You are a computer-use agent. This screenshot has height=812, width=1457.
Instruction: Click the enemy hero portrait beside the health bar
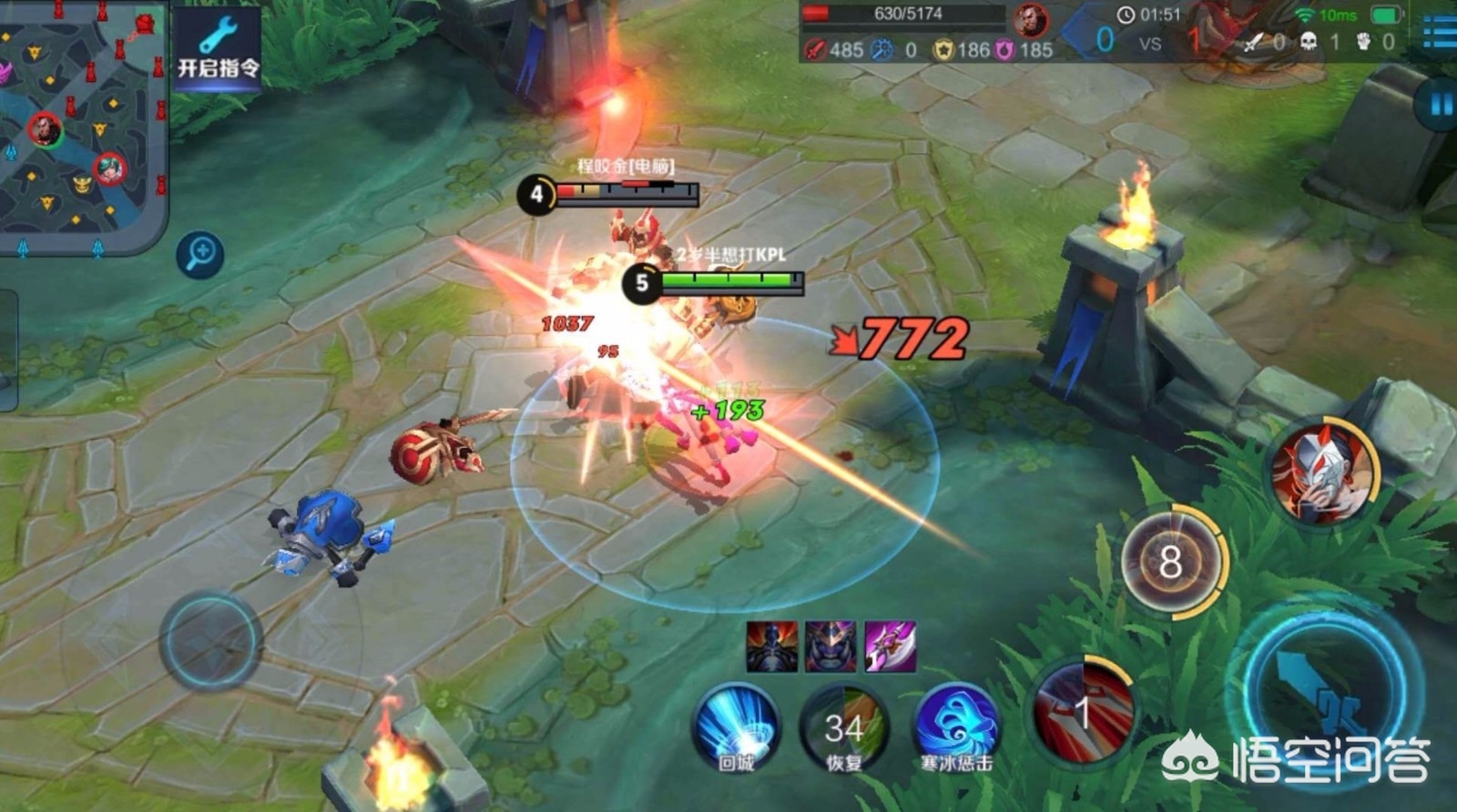click(1030, 19)
